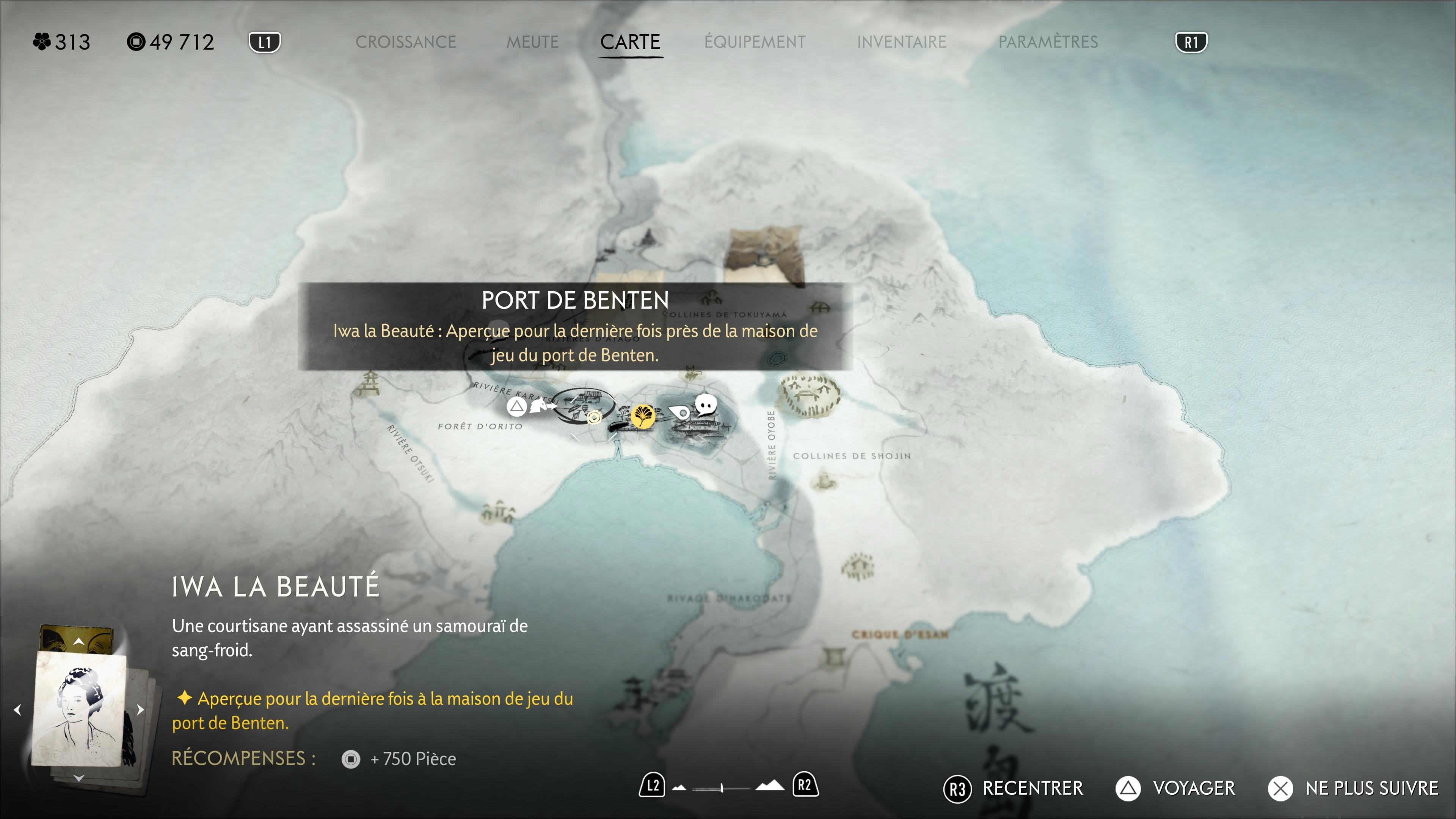Show the next card with right arrow
The image size is (1456, 819).
141,709
